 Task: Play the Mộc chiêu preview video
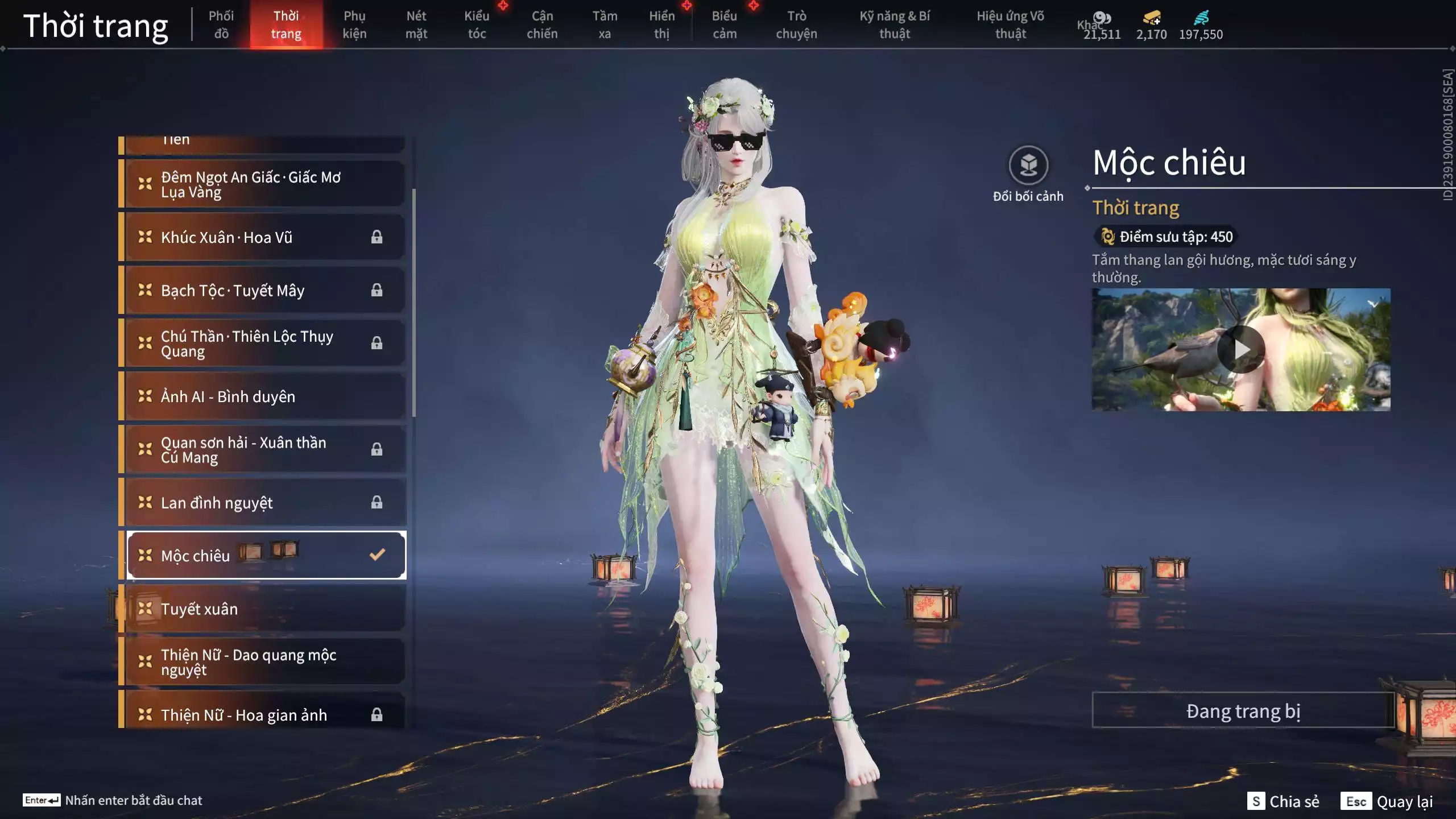(x=1241, y=350)
